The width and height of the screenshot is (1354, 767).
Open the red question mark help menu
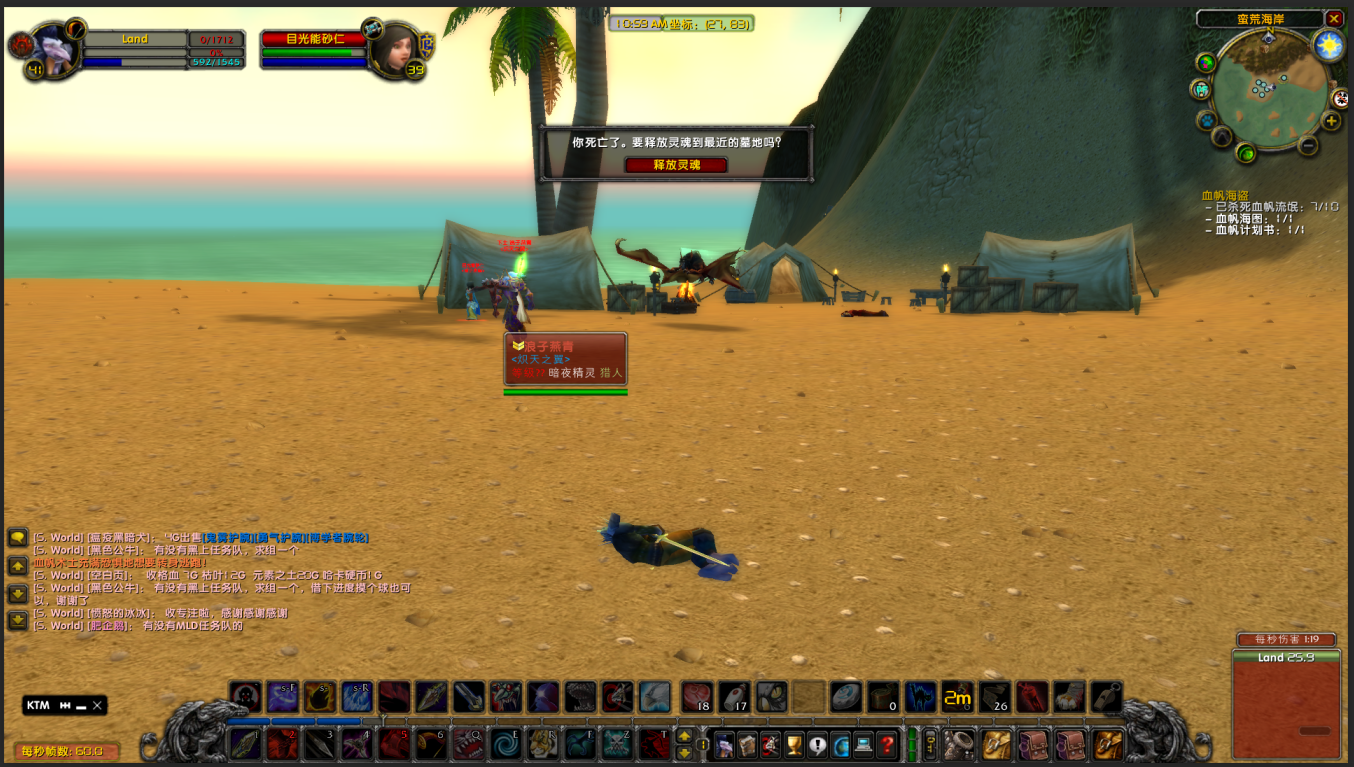tap(887, 745)
